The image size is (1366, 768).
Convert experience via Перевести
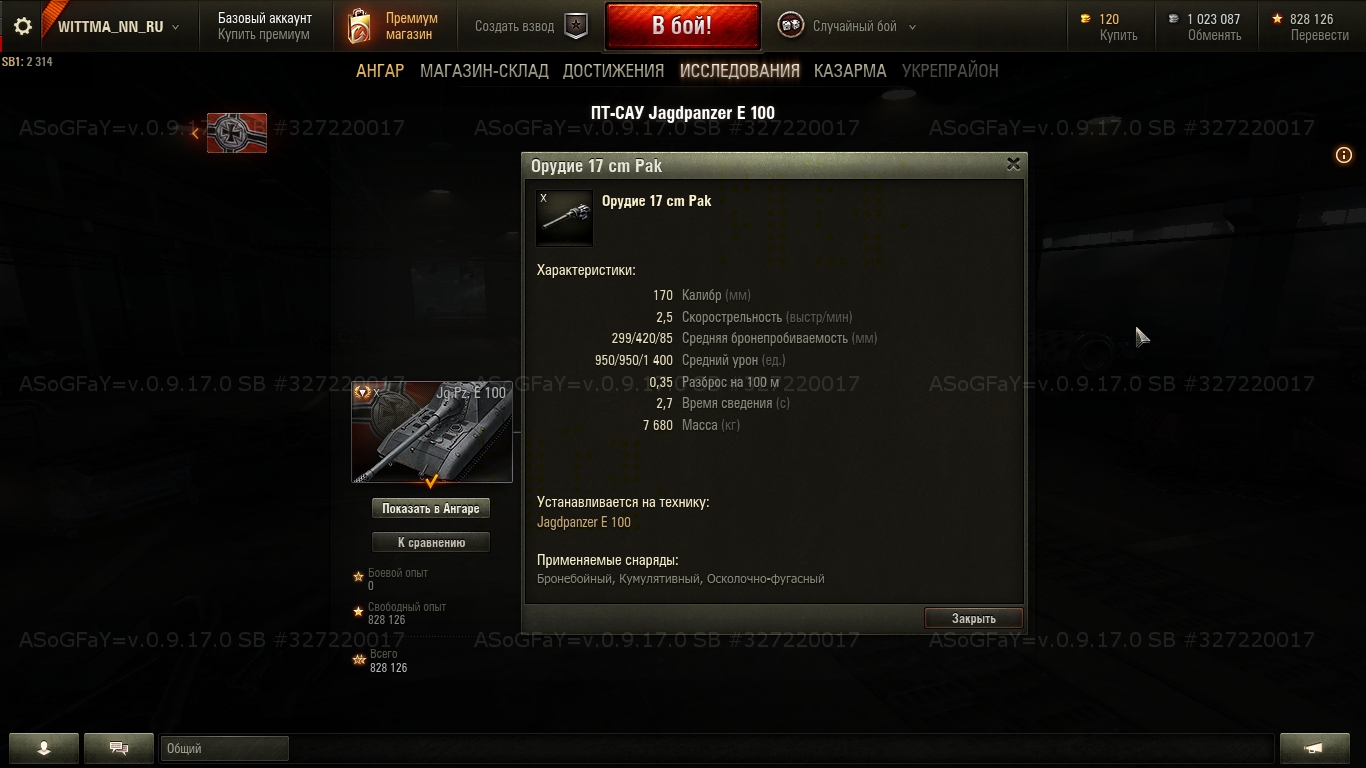[1319, 35]
